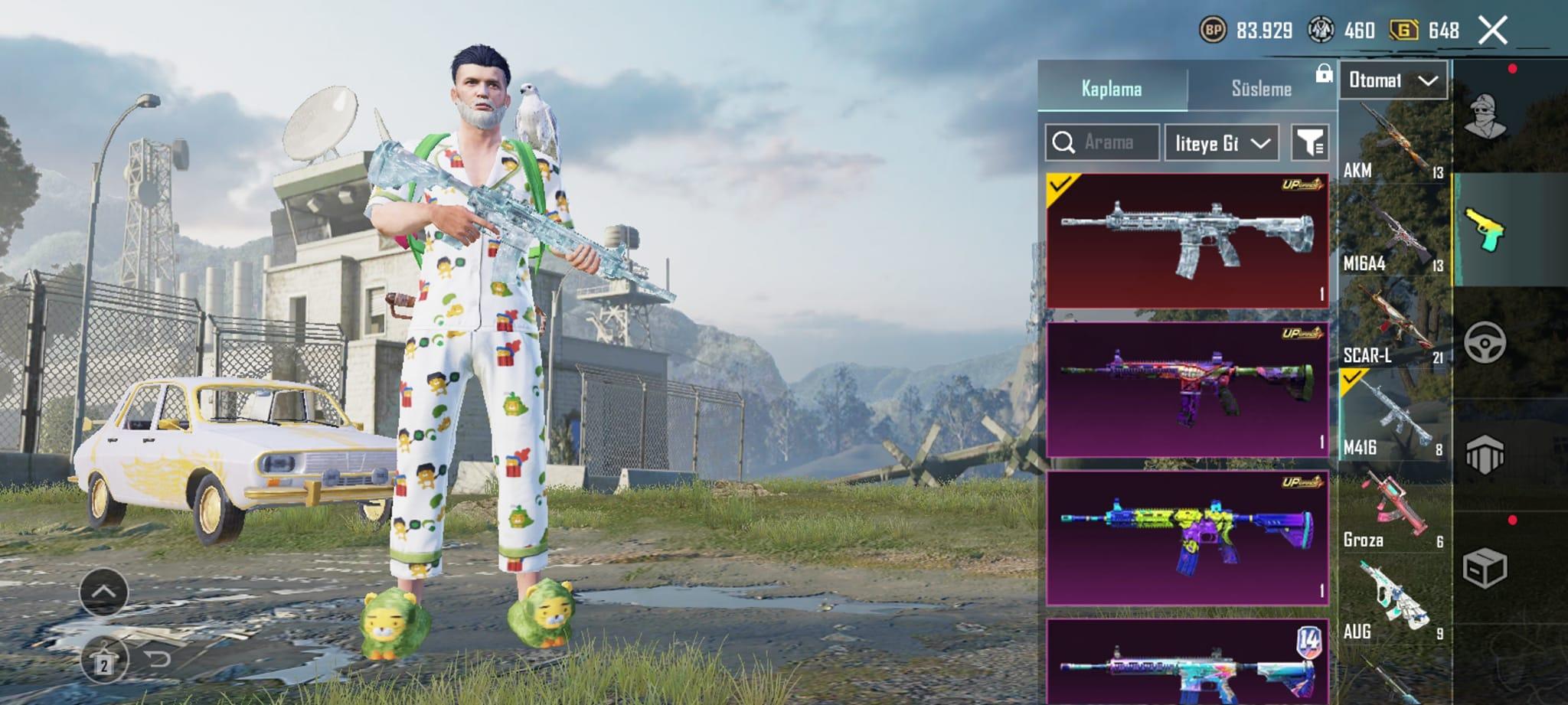
Task: Select the SCAR-L weapon entry
Action: (1393, 327)
